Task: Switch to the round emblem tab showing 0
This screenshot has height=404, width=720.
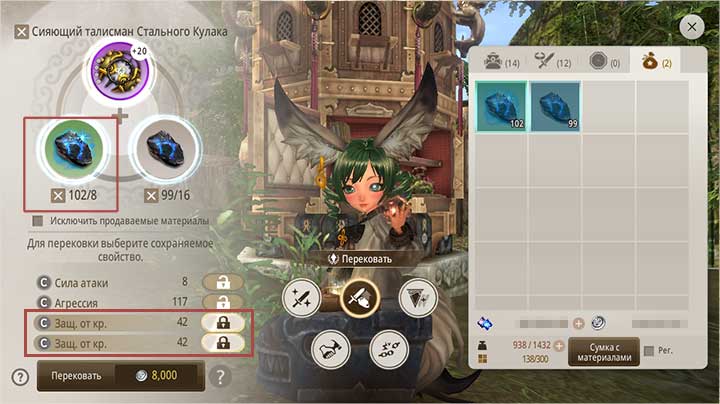Action: tap(603, 61)
